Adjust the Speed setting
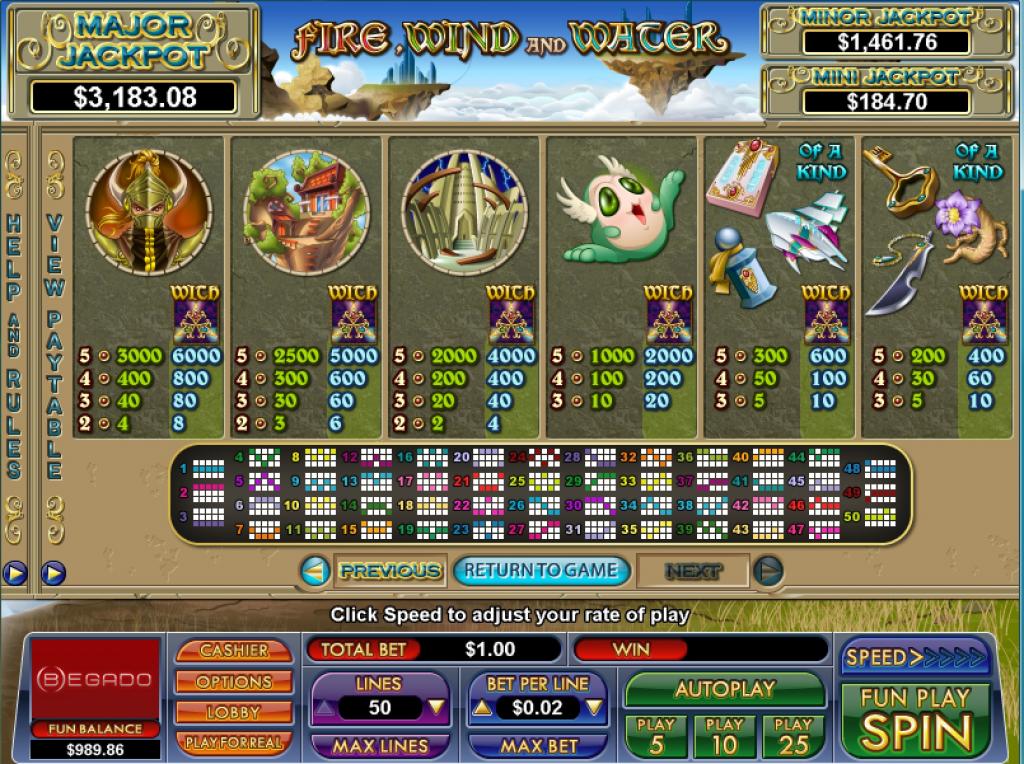1024x764 pixels. tap(915, 657)
